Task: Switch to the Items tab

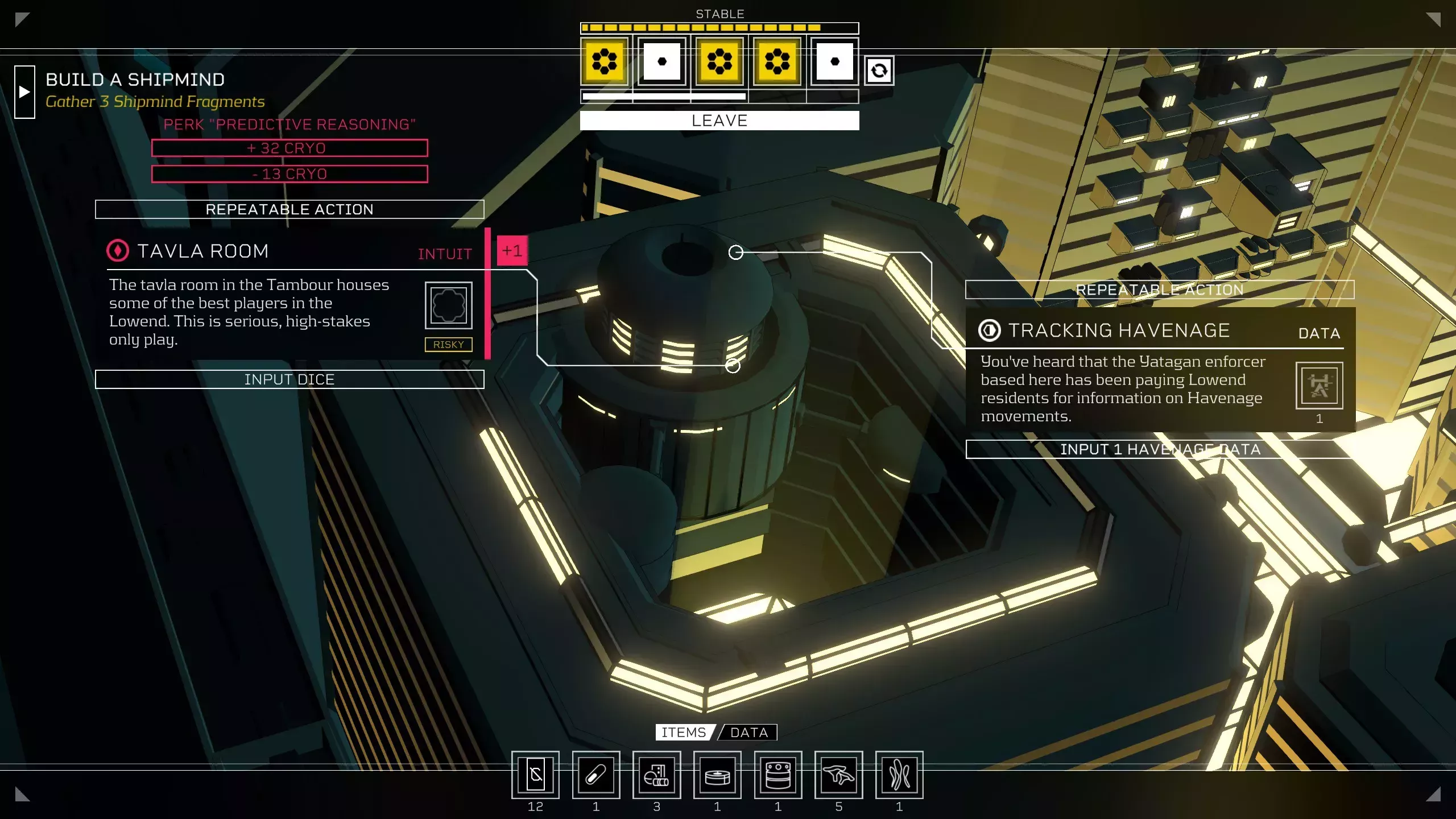Action: (684, 733)
